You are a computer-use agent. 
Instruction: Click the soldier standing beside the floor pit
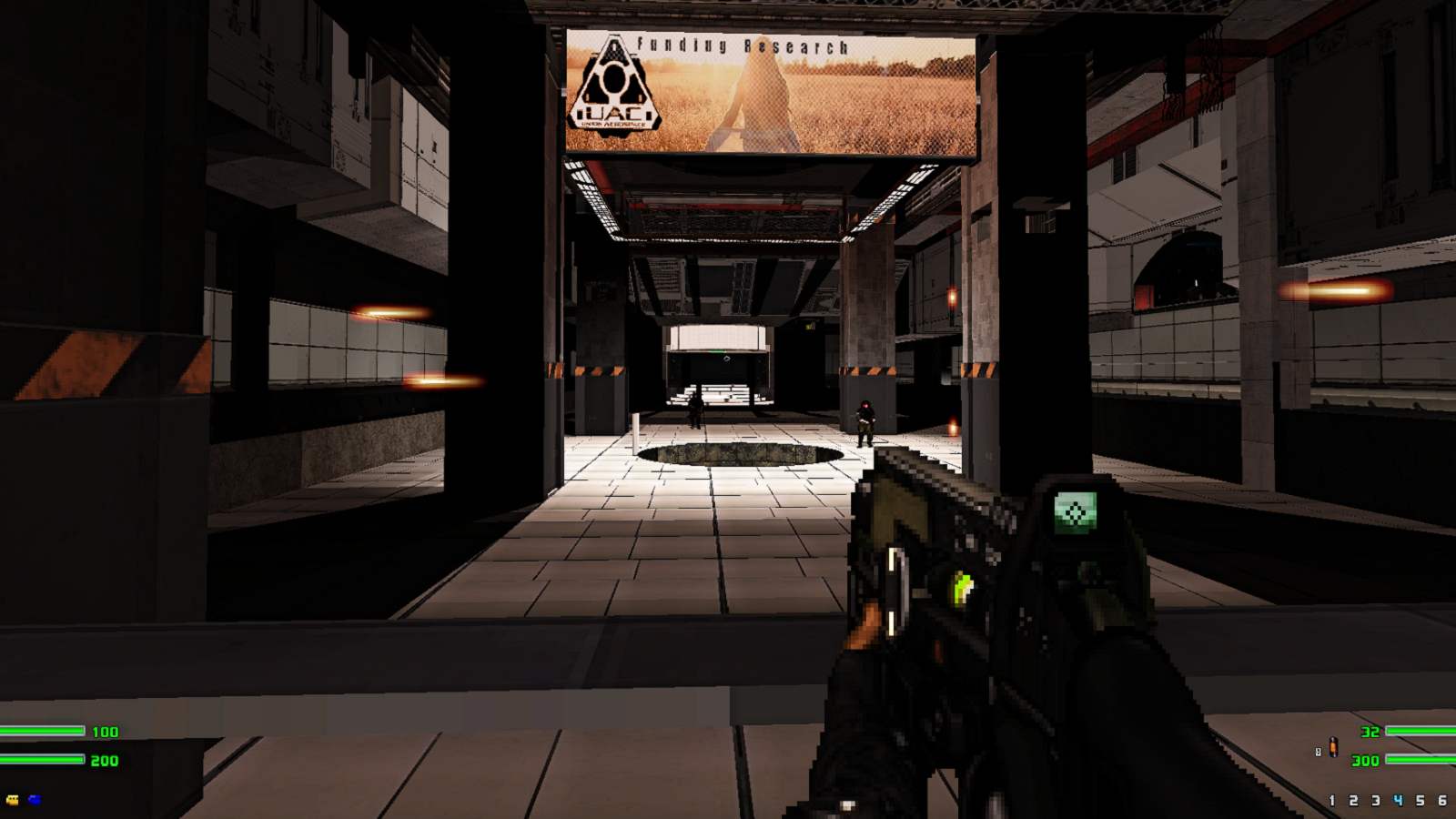pyautogui.click(x=864, y=421)
